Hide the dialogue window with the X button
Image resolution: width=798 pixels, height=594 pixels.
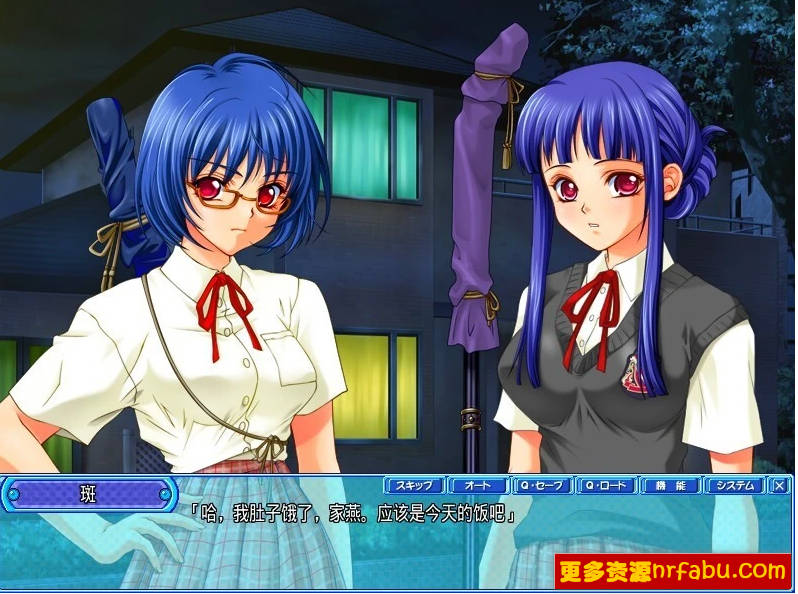pyautogui.click(x=780, y=486)
